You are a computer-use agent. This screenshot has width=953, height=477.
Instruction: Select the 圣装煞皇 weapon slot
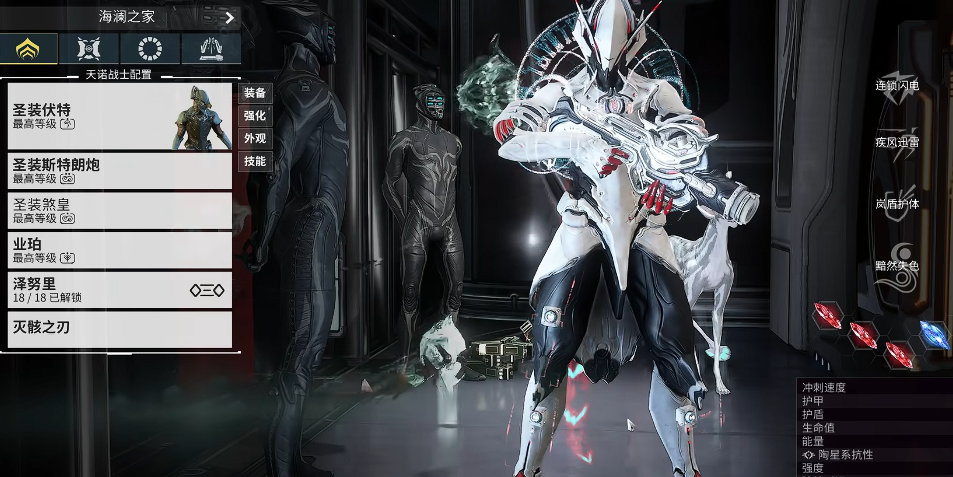click(x=120, y=210)
